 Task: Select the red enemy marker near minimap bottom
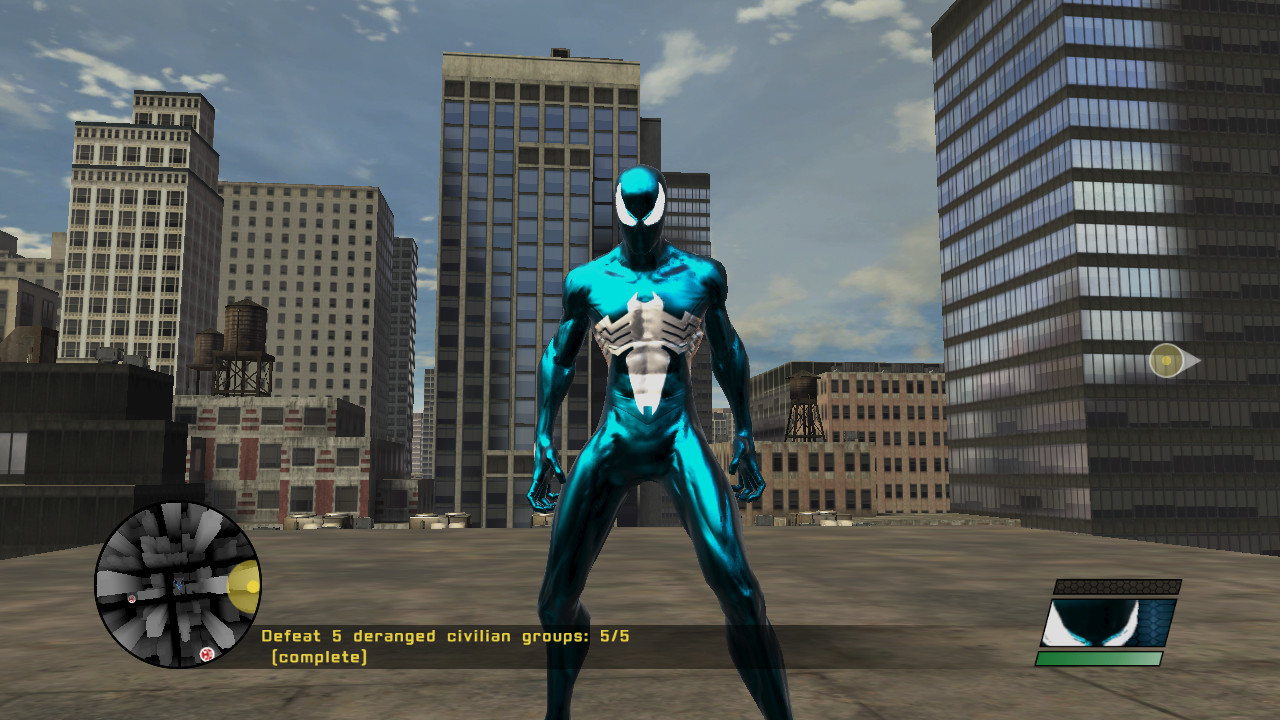point(206,654)
